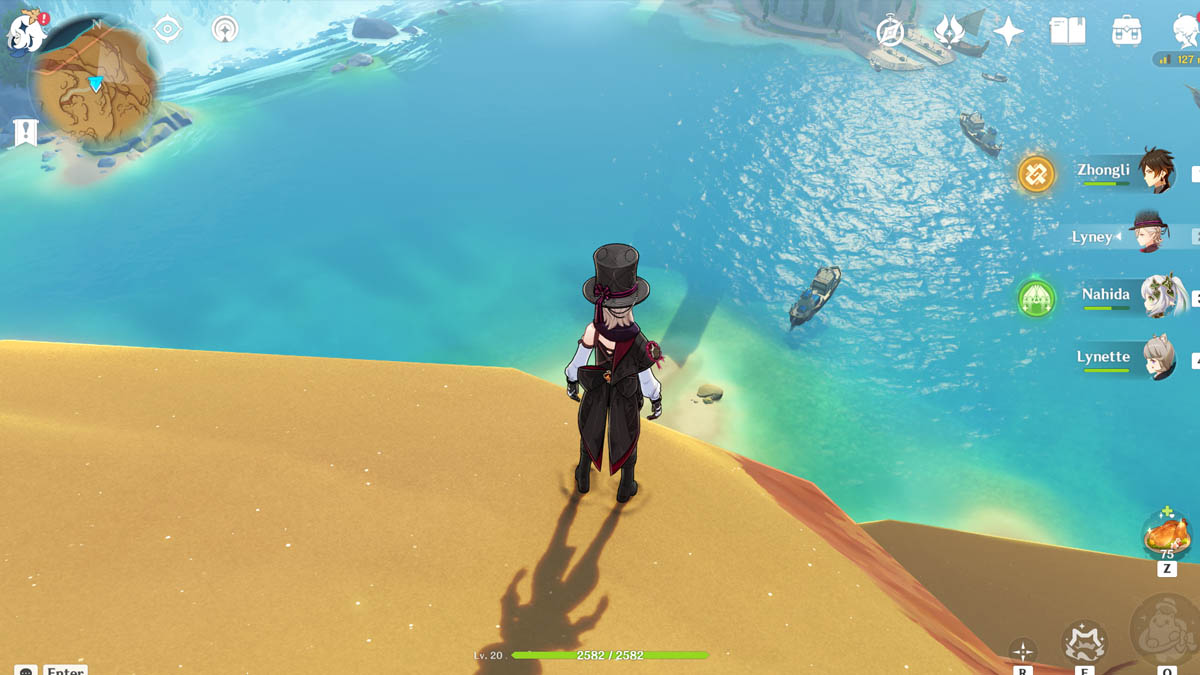Open the four-pointed star icon

tap(1008, 32)
